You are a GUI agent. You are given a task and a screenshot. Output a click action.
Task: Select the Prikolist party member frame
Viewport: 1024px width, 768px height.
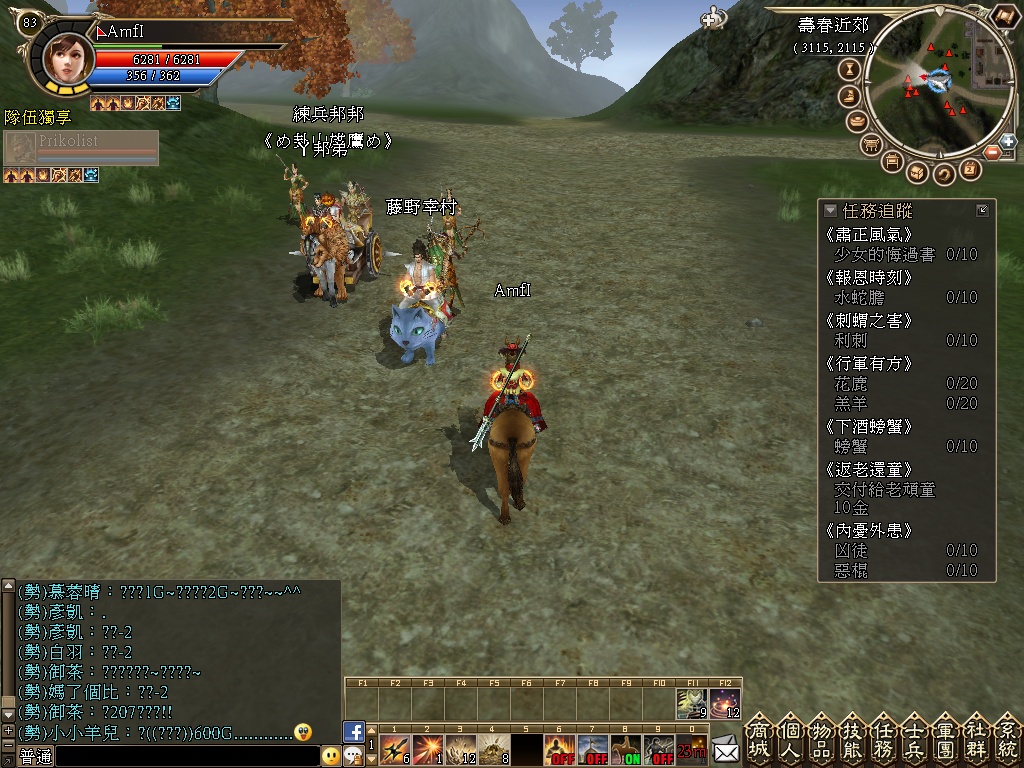coord(81,148)
